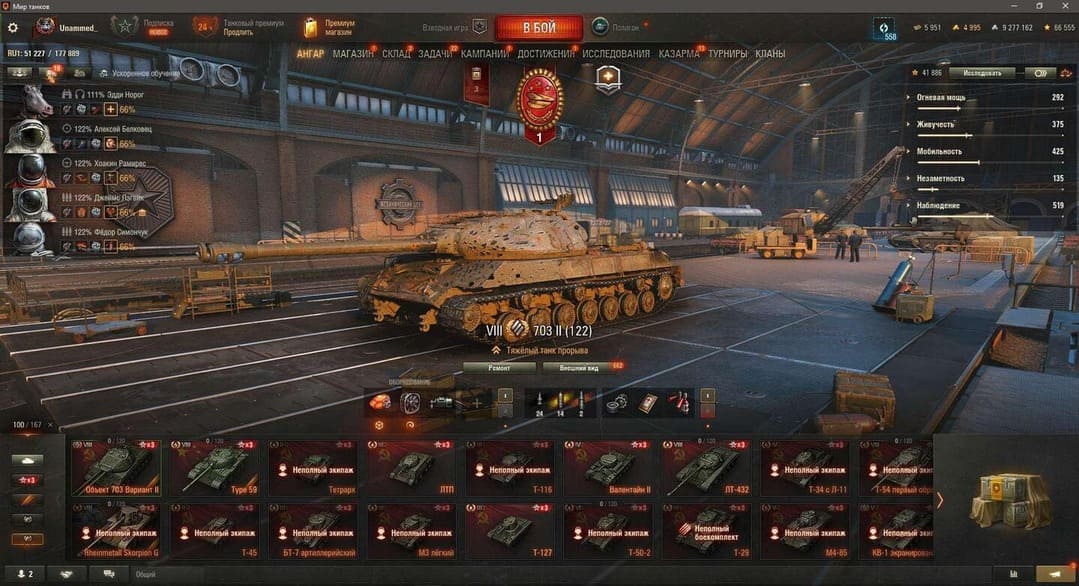Switch to the КАЗАРМА tab

tap(679, 54)
